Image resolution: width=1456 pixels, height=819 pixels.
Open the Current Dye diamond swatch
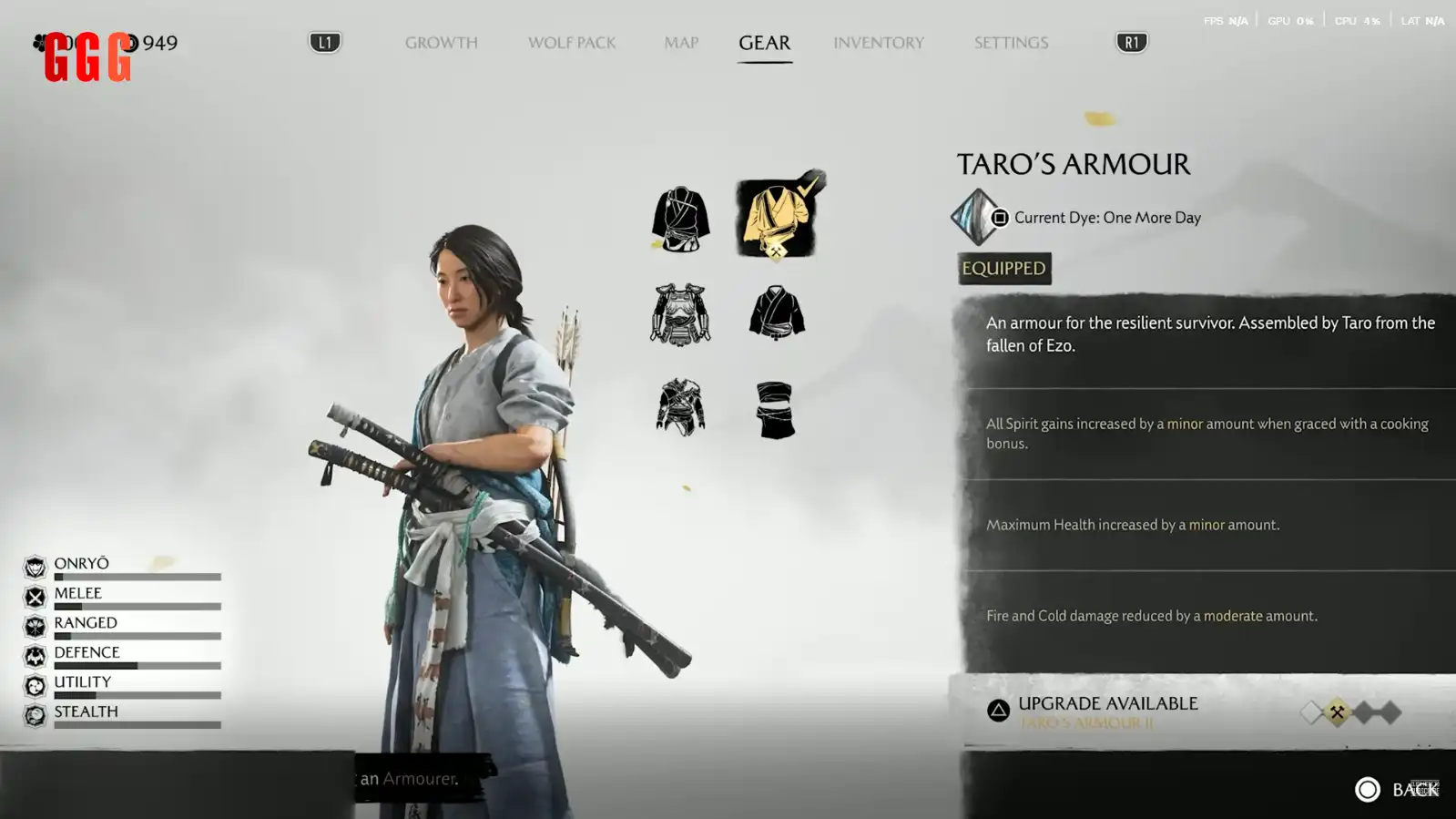click(x=976, y=217)
